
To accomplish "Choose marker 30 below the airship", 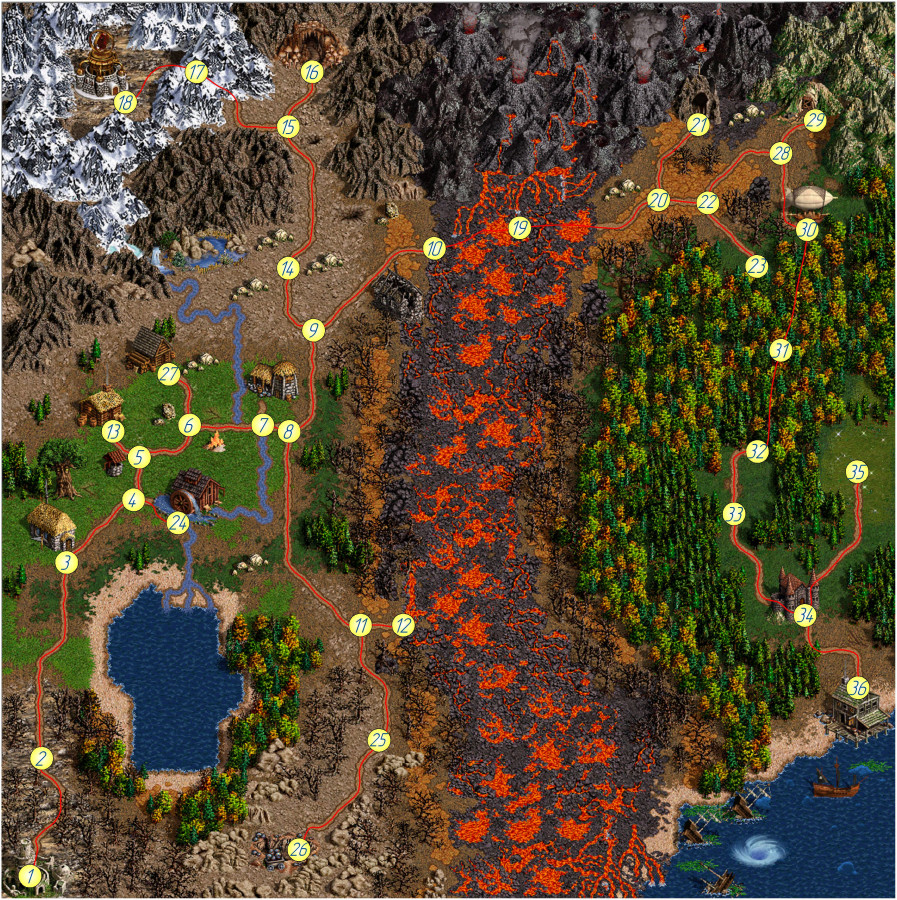I will 808,229.
